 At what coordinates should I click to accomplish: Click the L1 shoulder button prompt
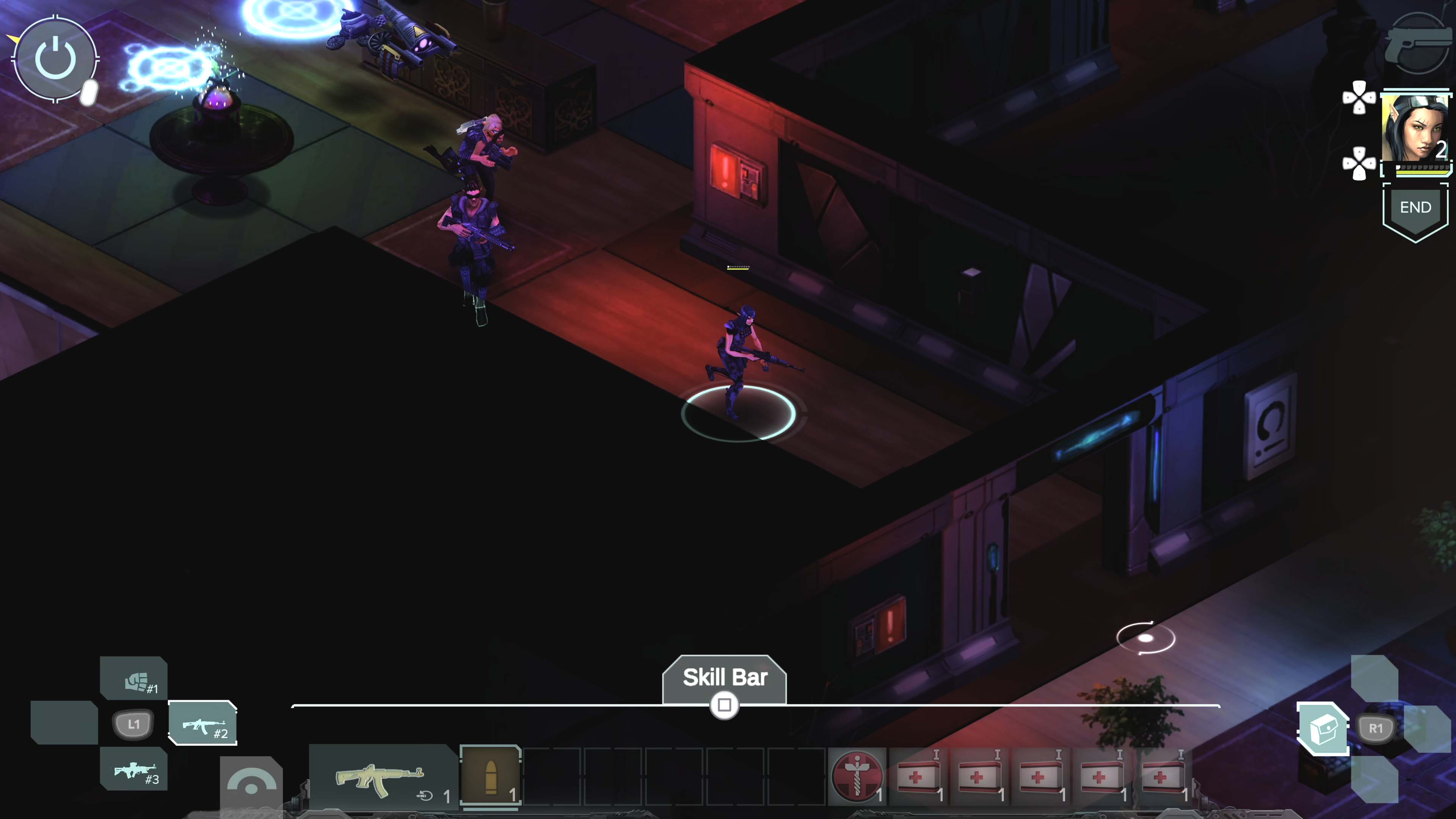(133, 724)
